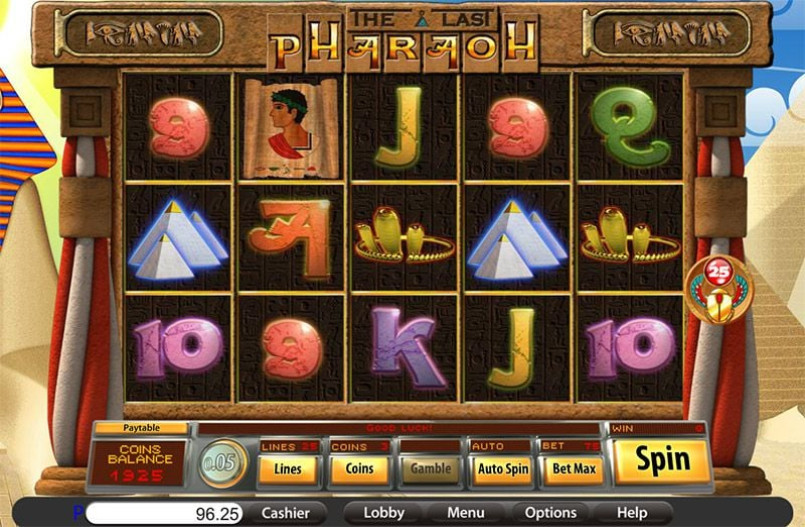805x527 pixels.
Task: Return to the Lobby
Action: point(384,513)
